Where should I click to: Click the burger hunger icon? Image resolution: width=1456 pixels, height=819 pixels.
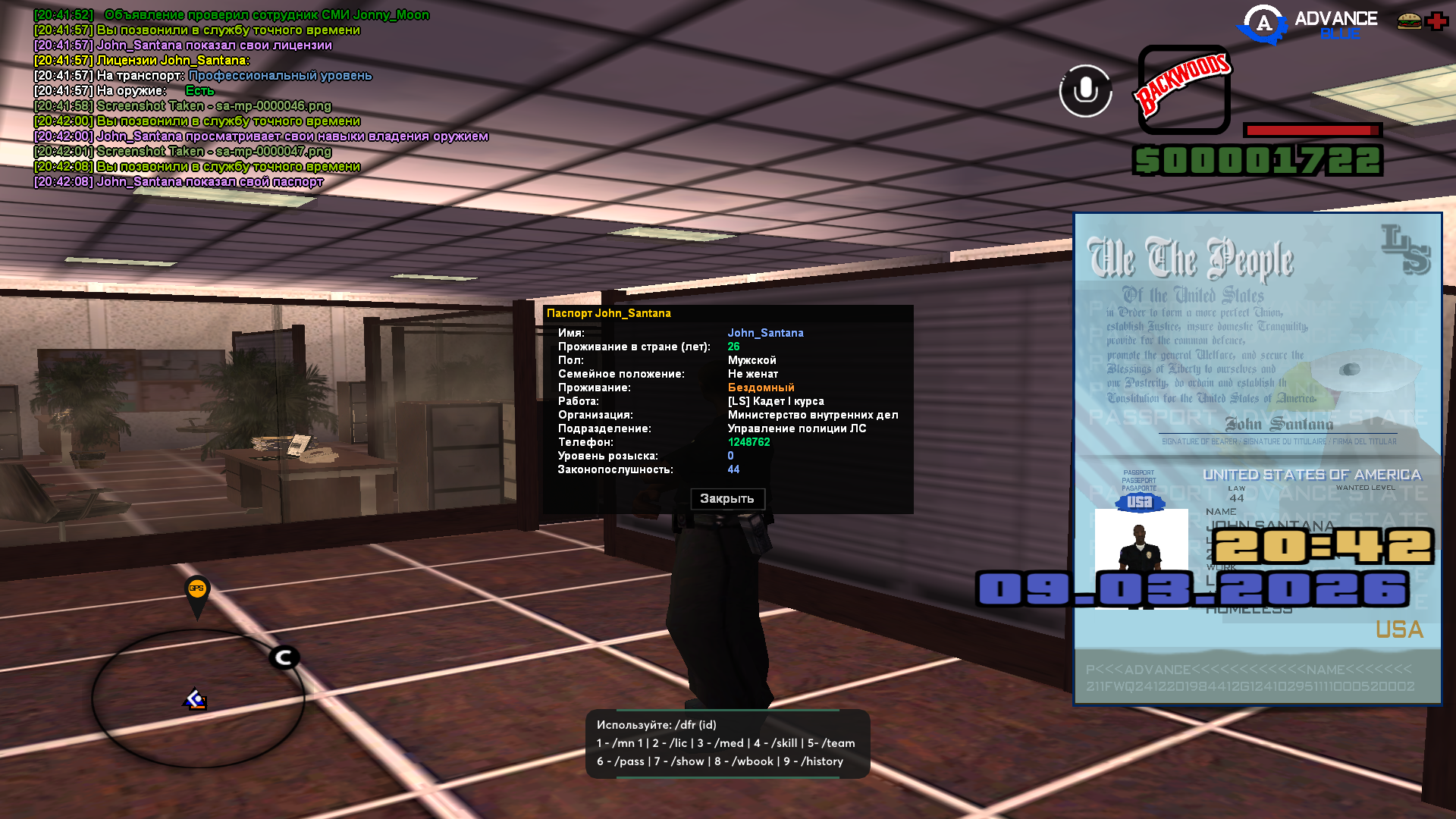pyautogui.click(x=1409, y=21)
